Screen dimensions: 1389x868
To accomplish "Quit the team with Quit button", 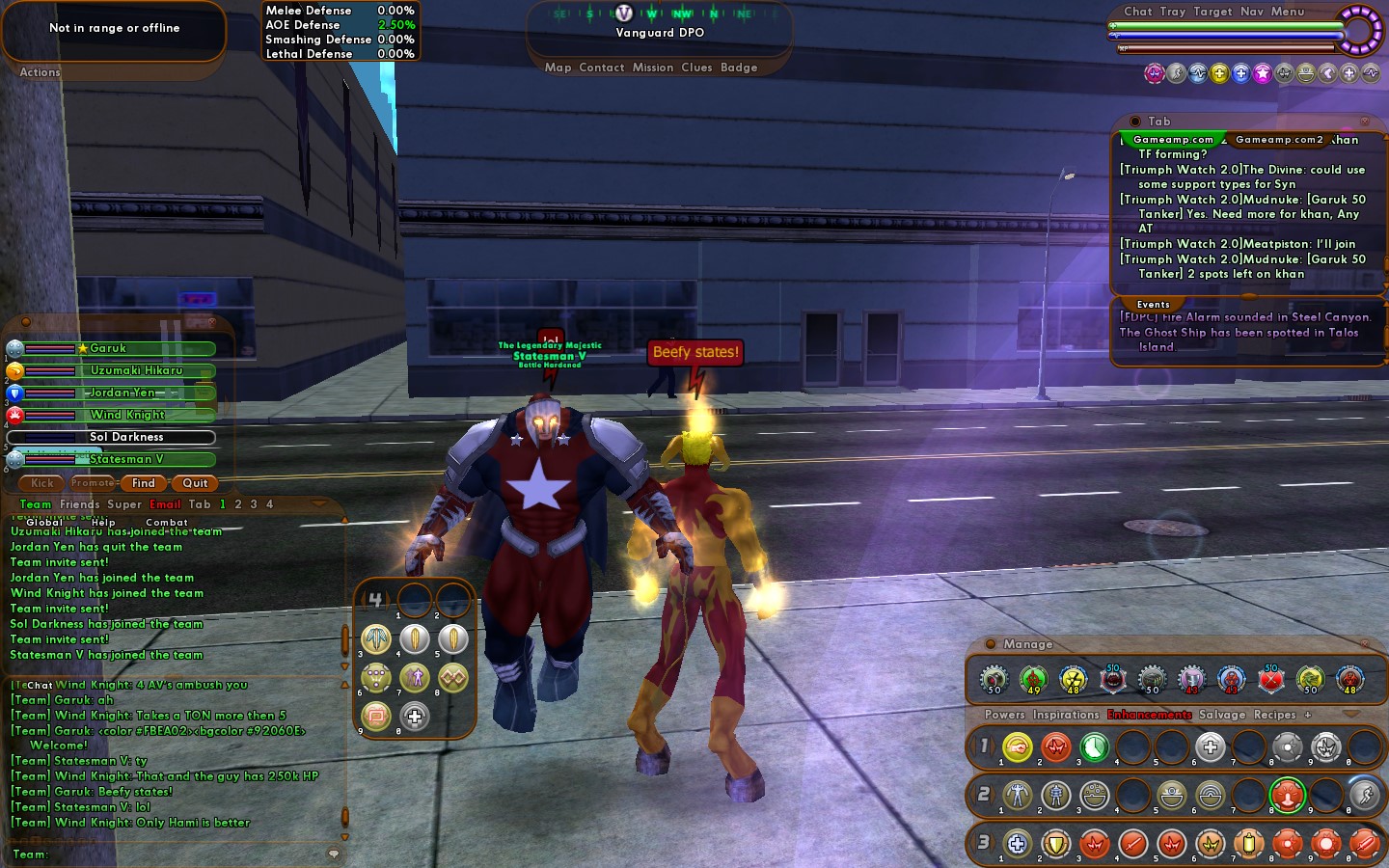I will point(195,483).
